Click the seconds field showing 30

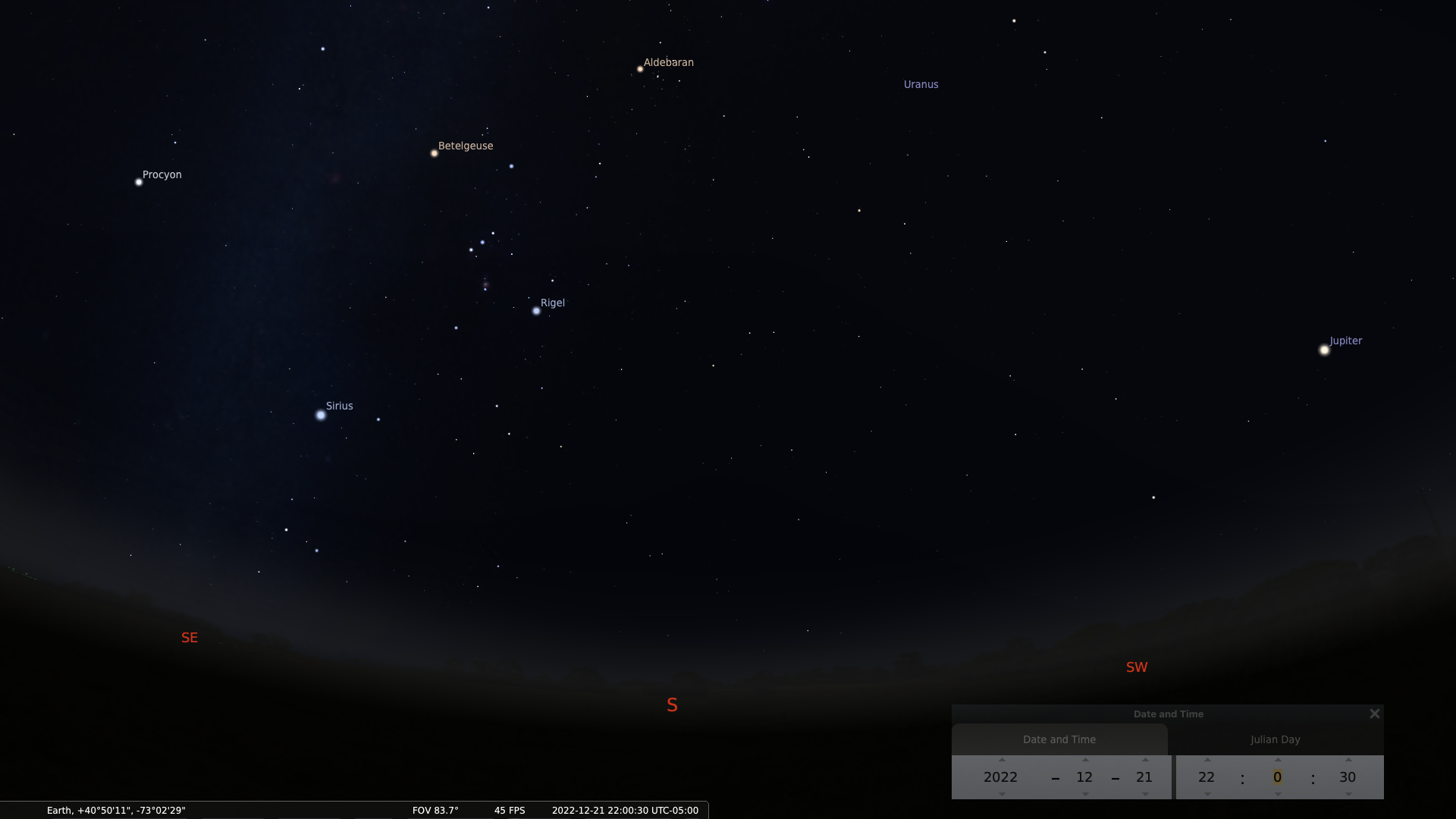pyautogui.click(x=1347, y=777)
